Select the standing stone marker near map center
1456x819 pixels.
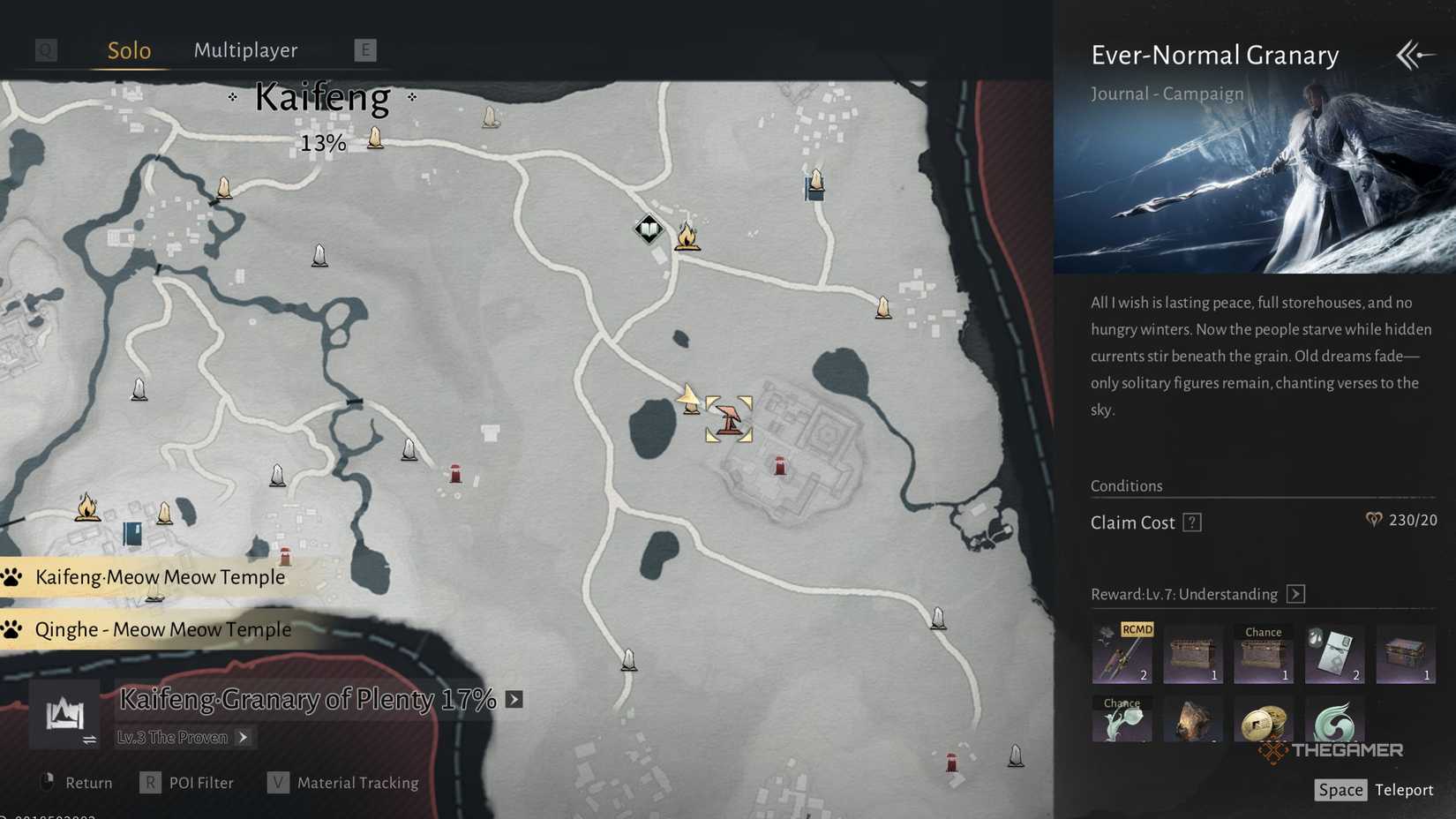point(409,450)
